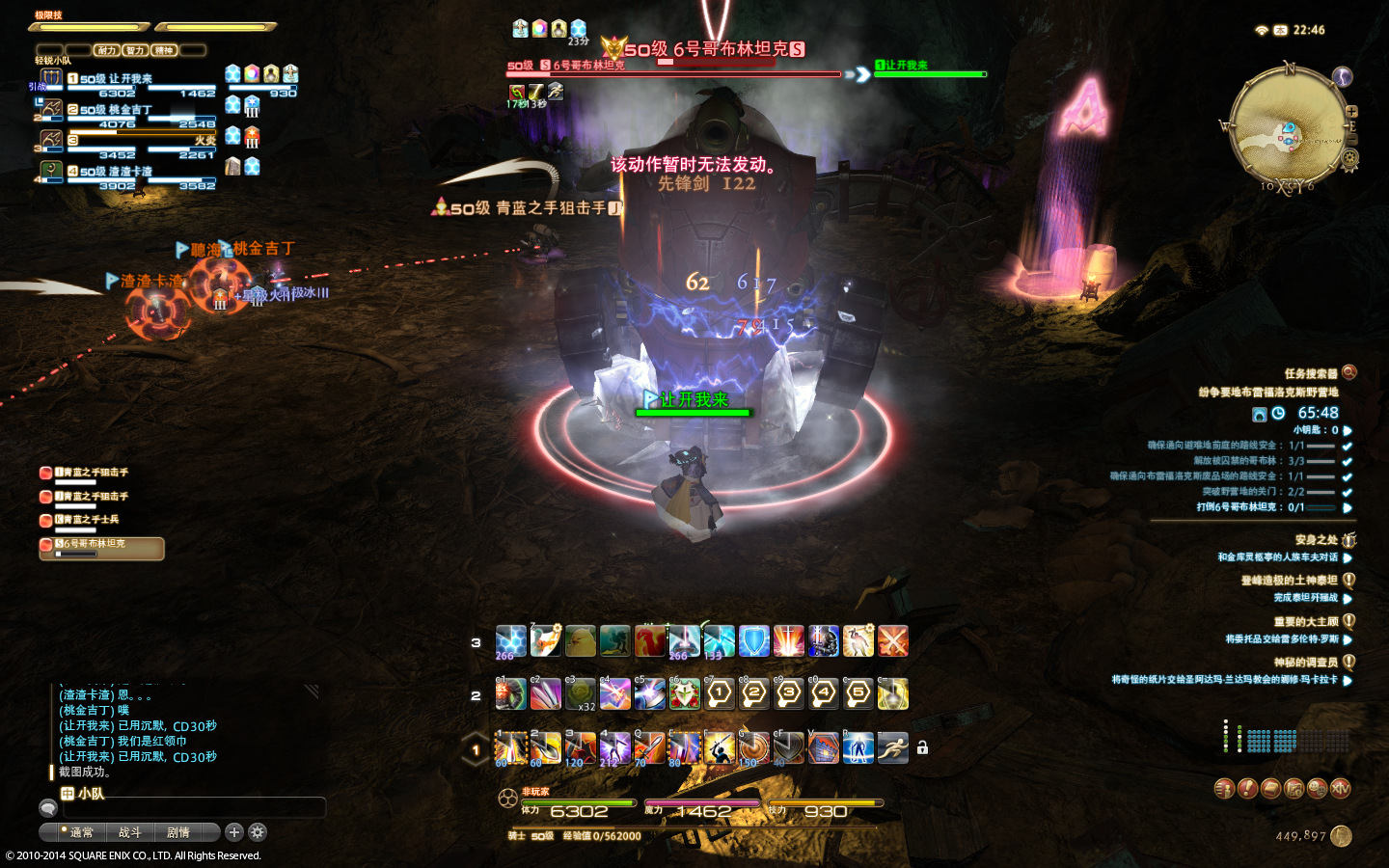The image size is (1389, 868).
Task: Target 6号哥布林坦克 in the enemy list
Action: [x=101, y=546]
